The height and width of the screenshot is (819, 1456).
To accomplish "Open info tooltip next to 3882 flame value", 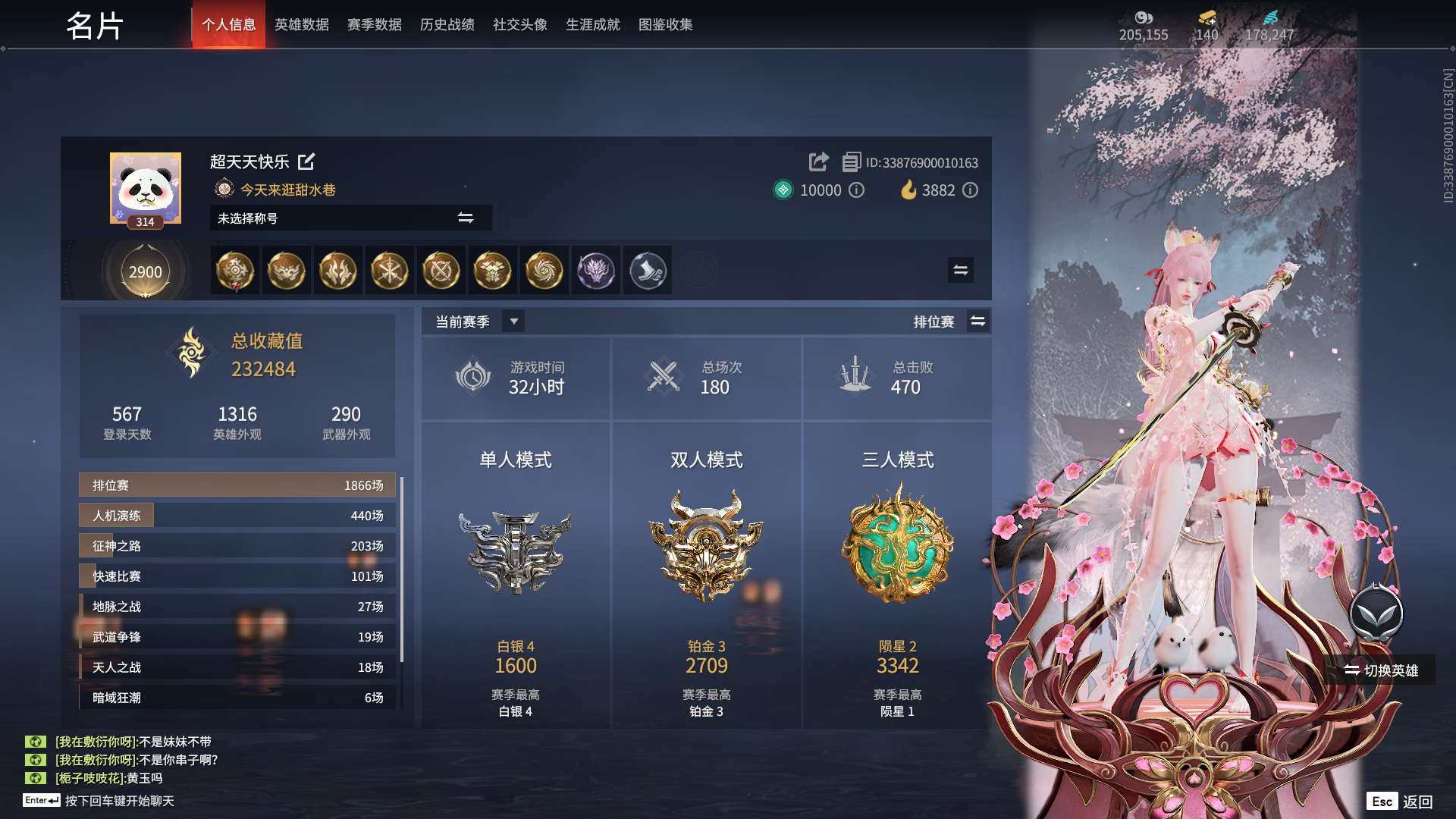I will (x=971, y=190).
